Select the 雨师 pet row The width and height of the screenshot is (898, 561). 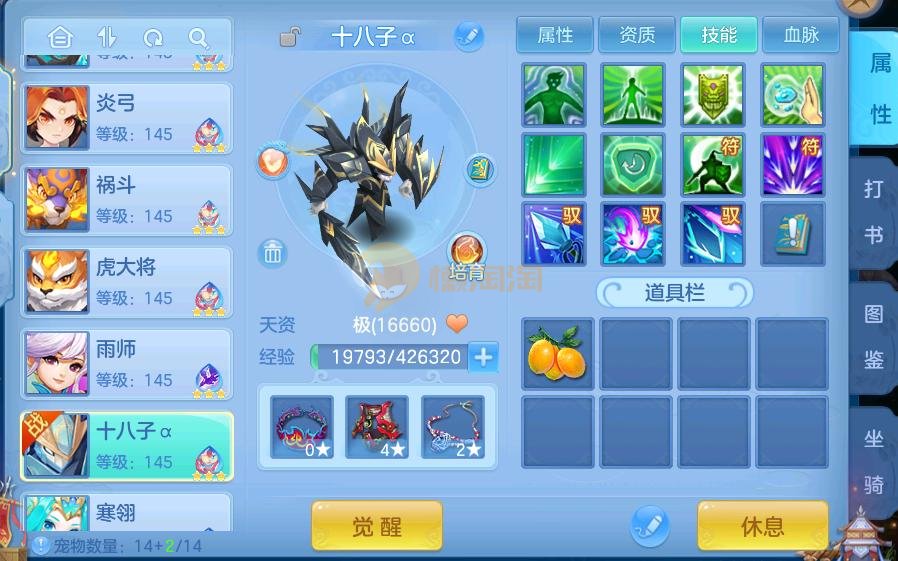(x=127, y=364)
